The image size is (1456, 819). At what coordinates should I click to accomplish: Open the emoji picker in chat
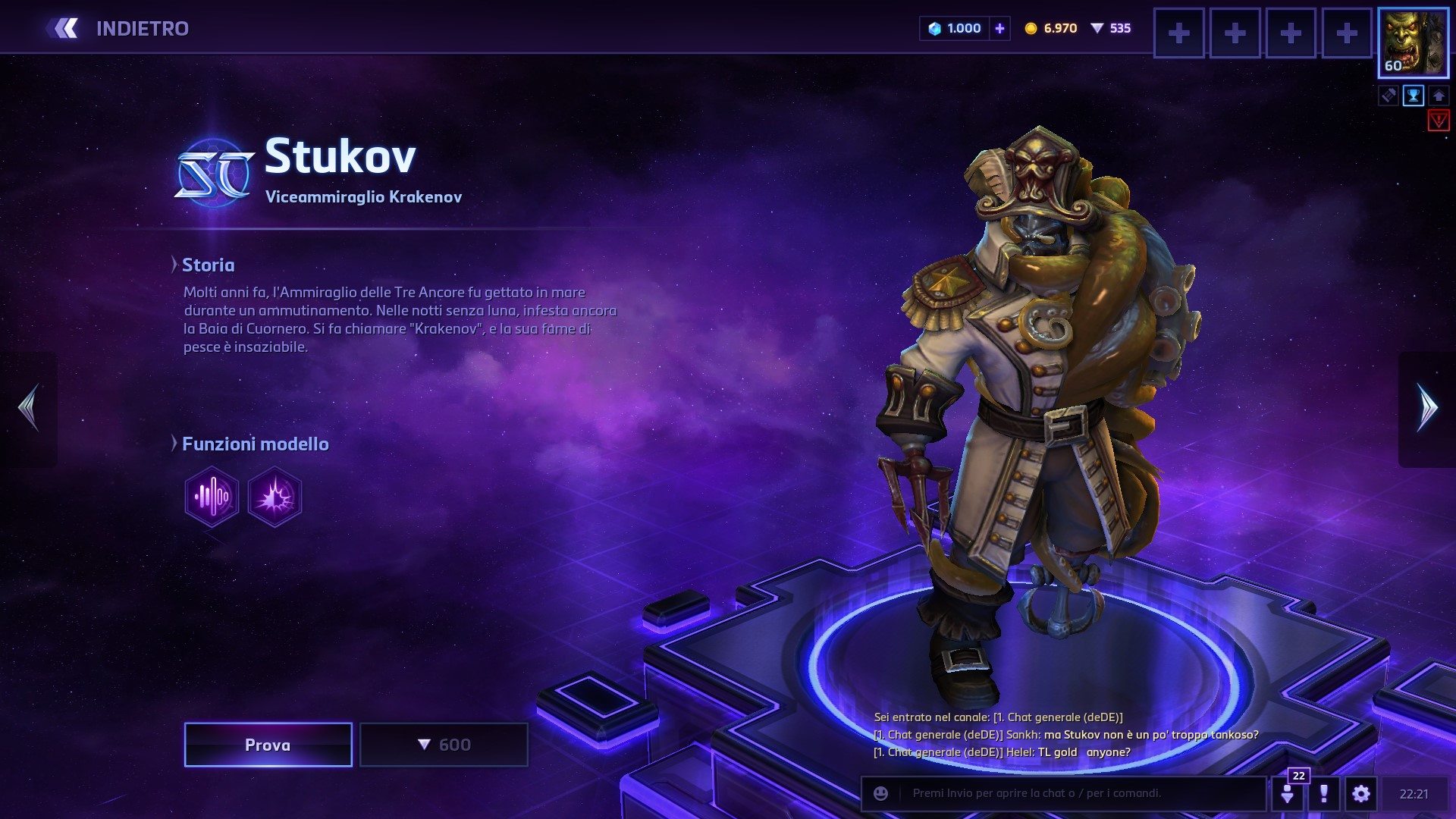(880, 793)
